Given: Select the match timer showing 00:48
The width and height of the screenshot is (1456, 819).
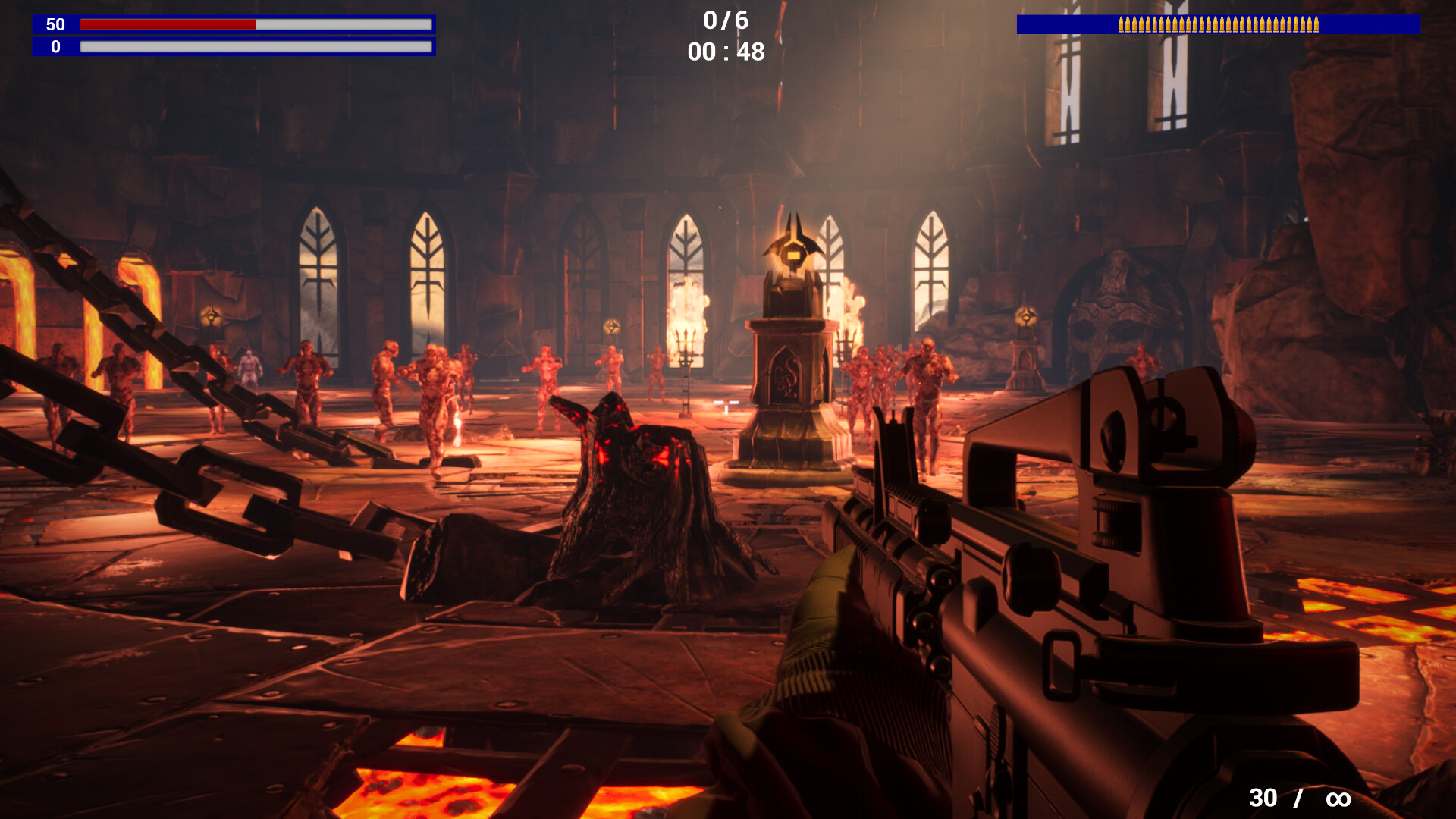Looking at the screenshot, I should [x=724, y=53].
